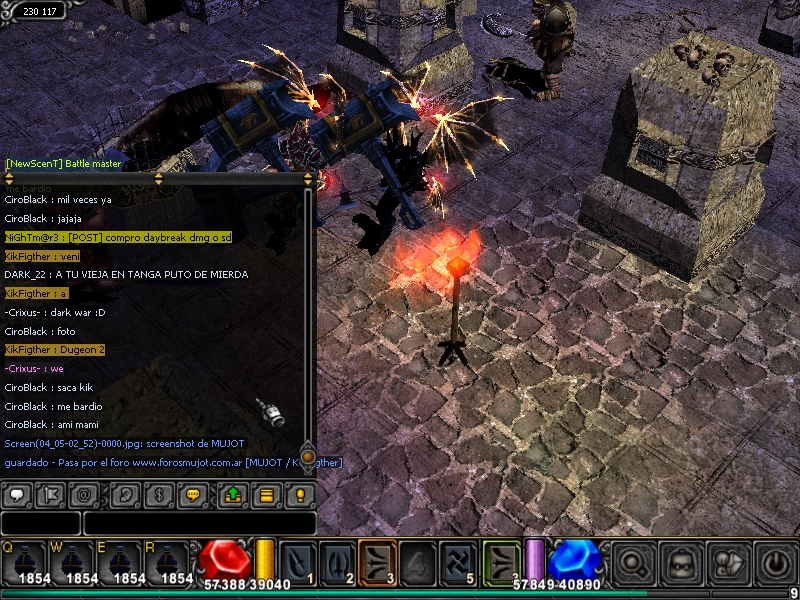
Task: Focus the short whisper name input box
Action: [40, 523]
